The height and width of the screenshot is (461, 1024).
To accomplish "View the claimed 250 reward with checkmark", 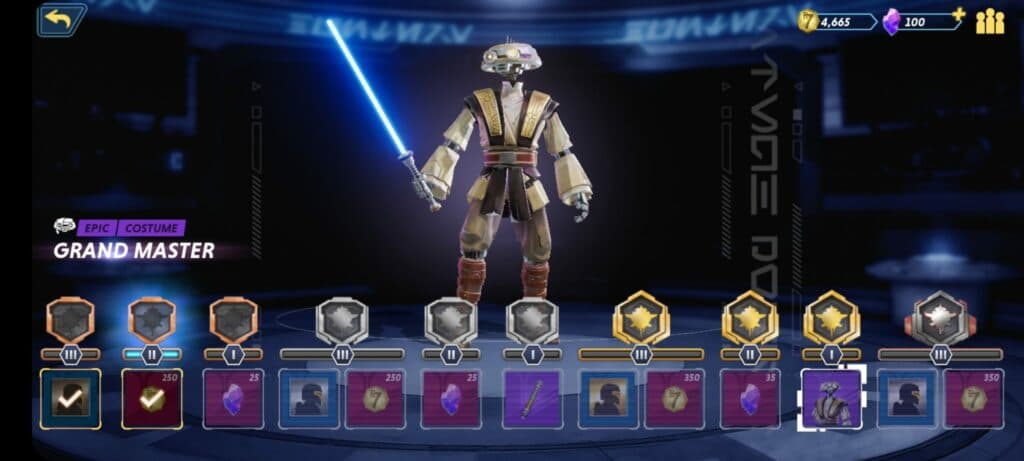I will pos(152,399).
